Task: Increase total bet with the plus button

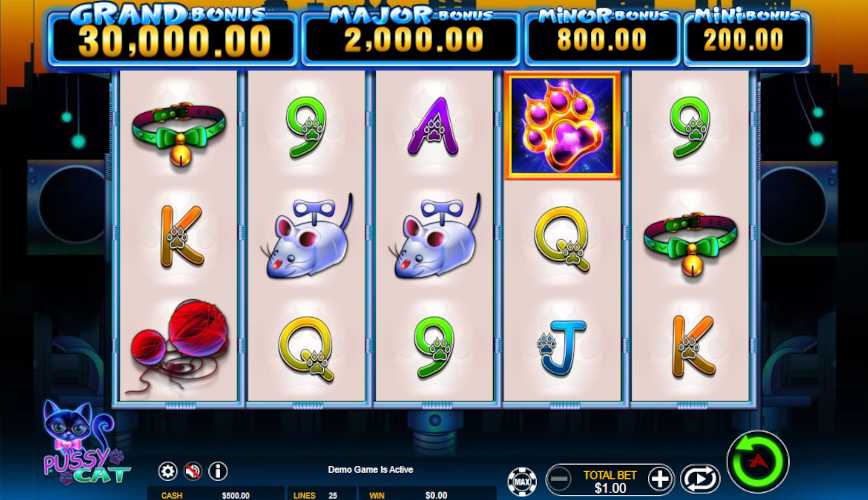Action: 660,478
